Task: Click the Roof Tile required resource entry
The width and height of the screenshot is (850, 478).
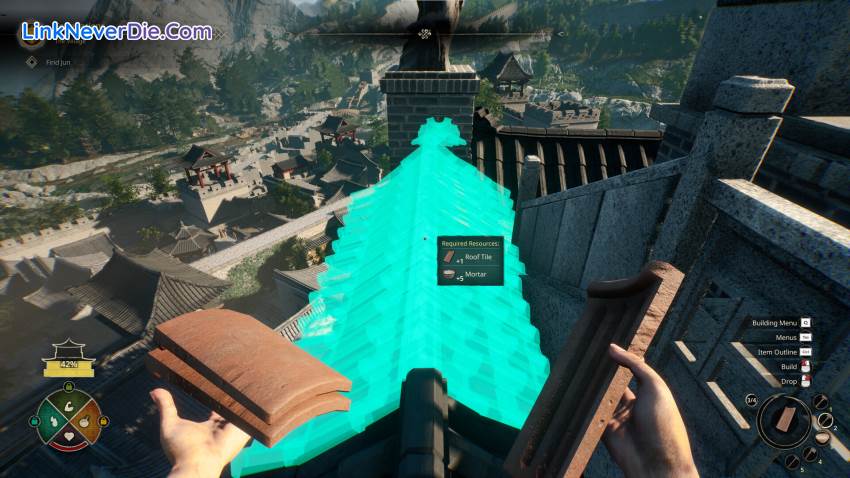Action: (470, 258)
